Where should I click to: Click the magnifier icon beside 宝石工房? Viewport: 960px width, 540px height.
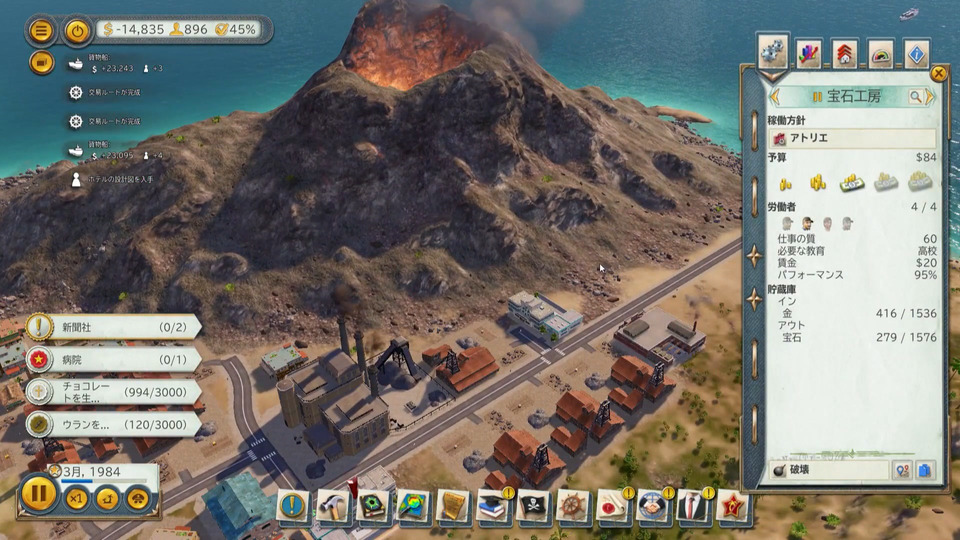coord(915,97)
